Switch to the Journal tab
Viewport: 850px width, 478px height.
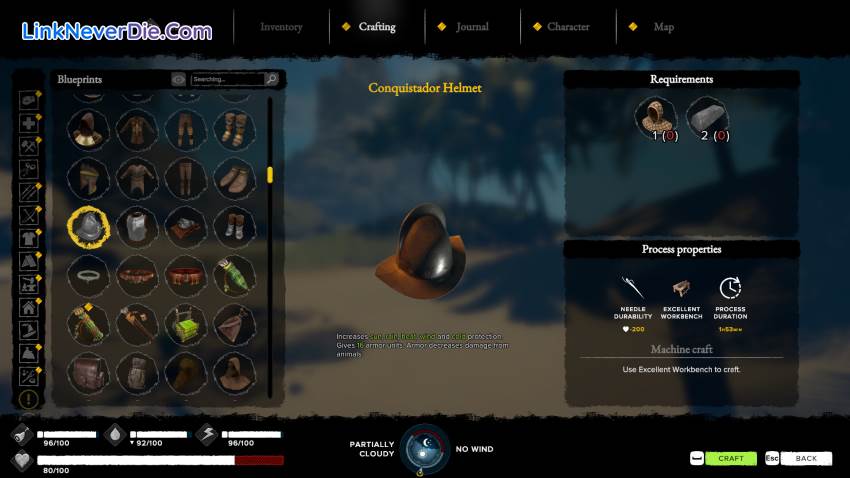(x=472, y=27)
